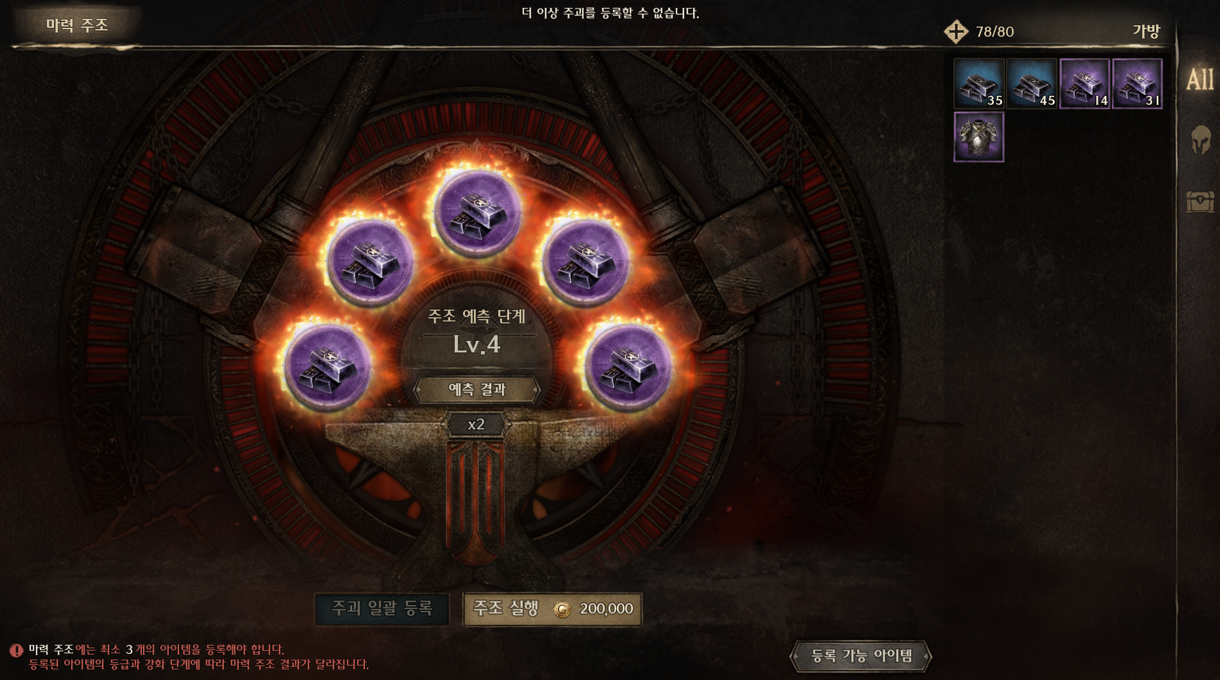The height and width of the screenshot is (680, 1220).
Task: Expand bag capacity with the plus icon
Action: tap(956, 32)
